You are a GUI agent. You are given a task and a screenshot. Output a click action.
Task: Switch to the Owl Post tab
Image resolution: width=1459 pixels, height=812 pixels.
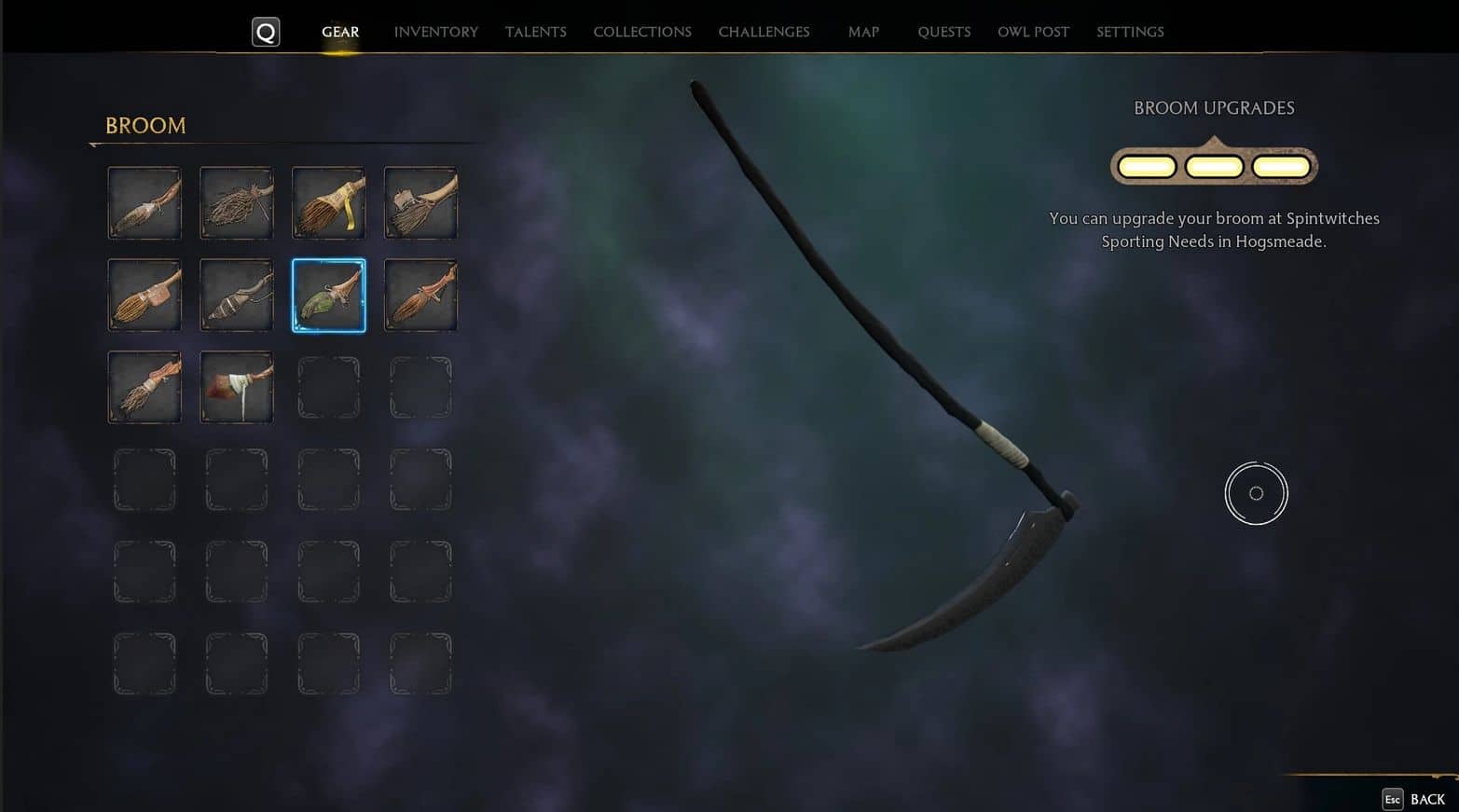(x=1033, y=32)
